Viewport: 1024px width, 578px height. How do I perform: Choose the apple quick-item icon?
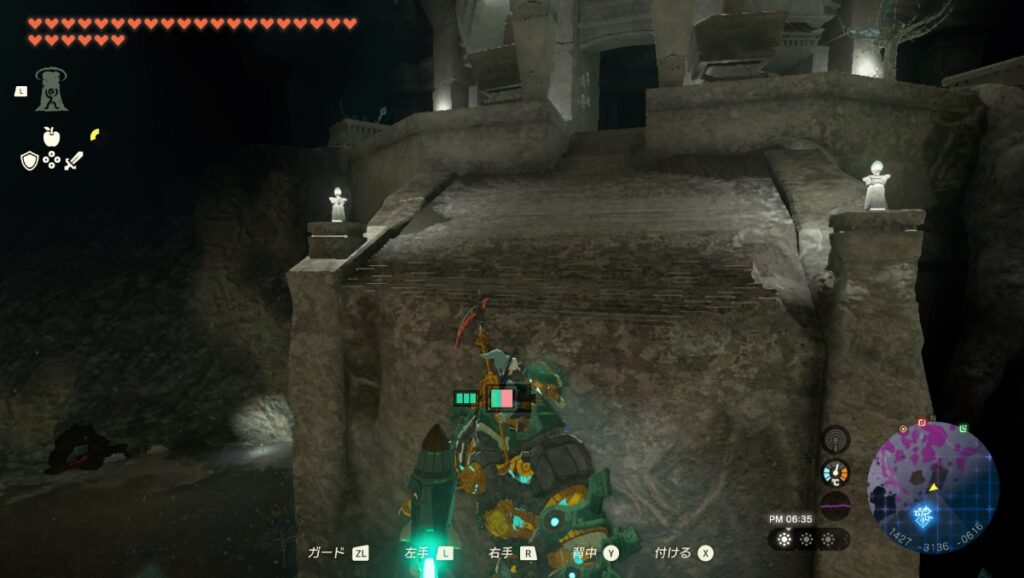click(x=51, y=137)
